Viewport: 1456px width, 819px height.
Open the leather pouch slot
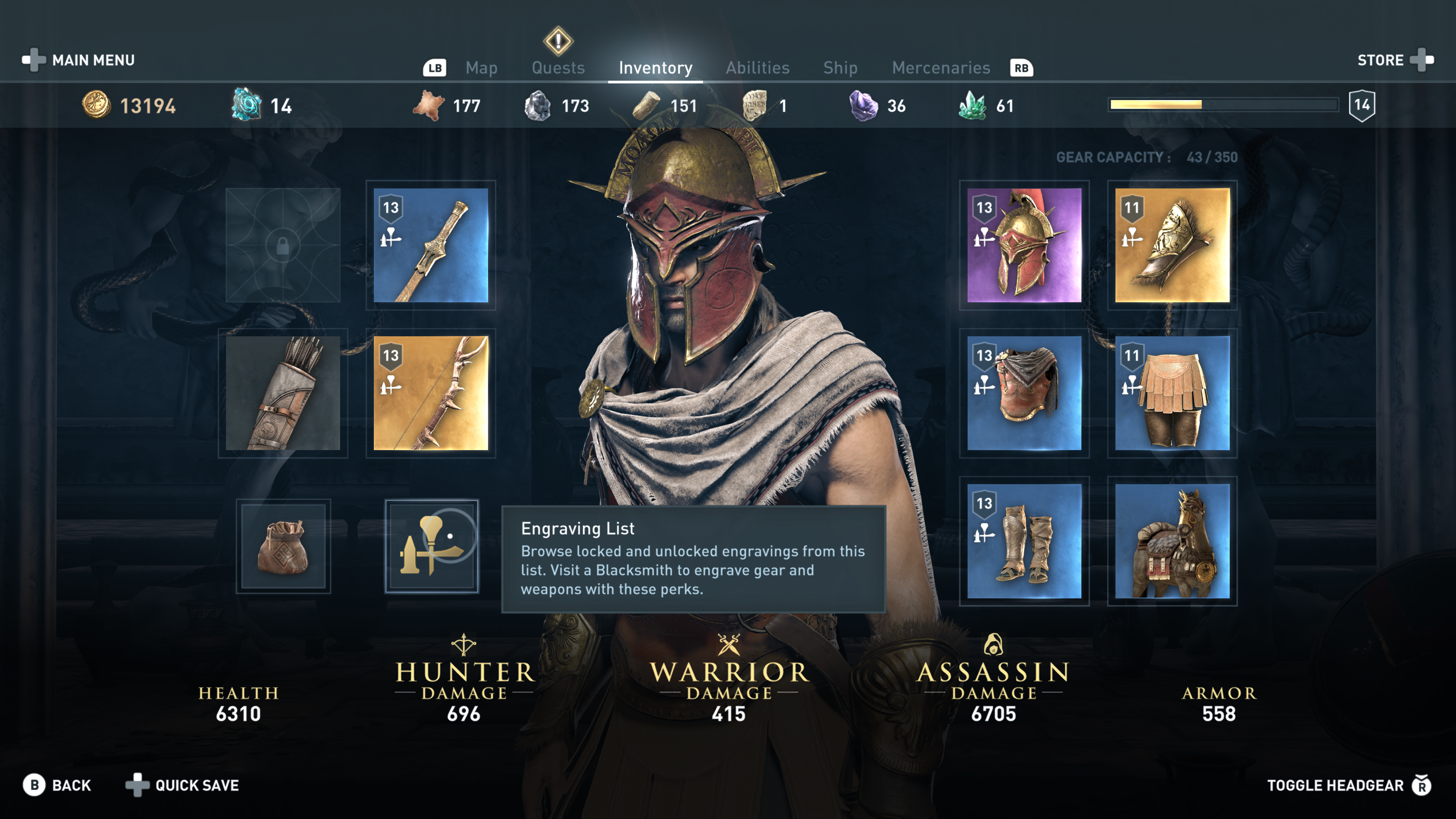point(282,546)
